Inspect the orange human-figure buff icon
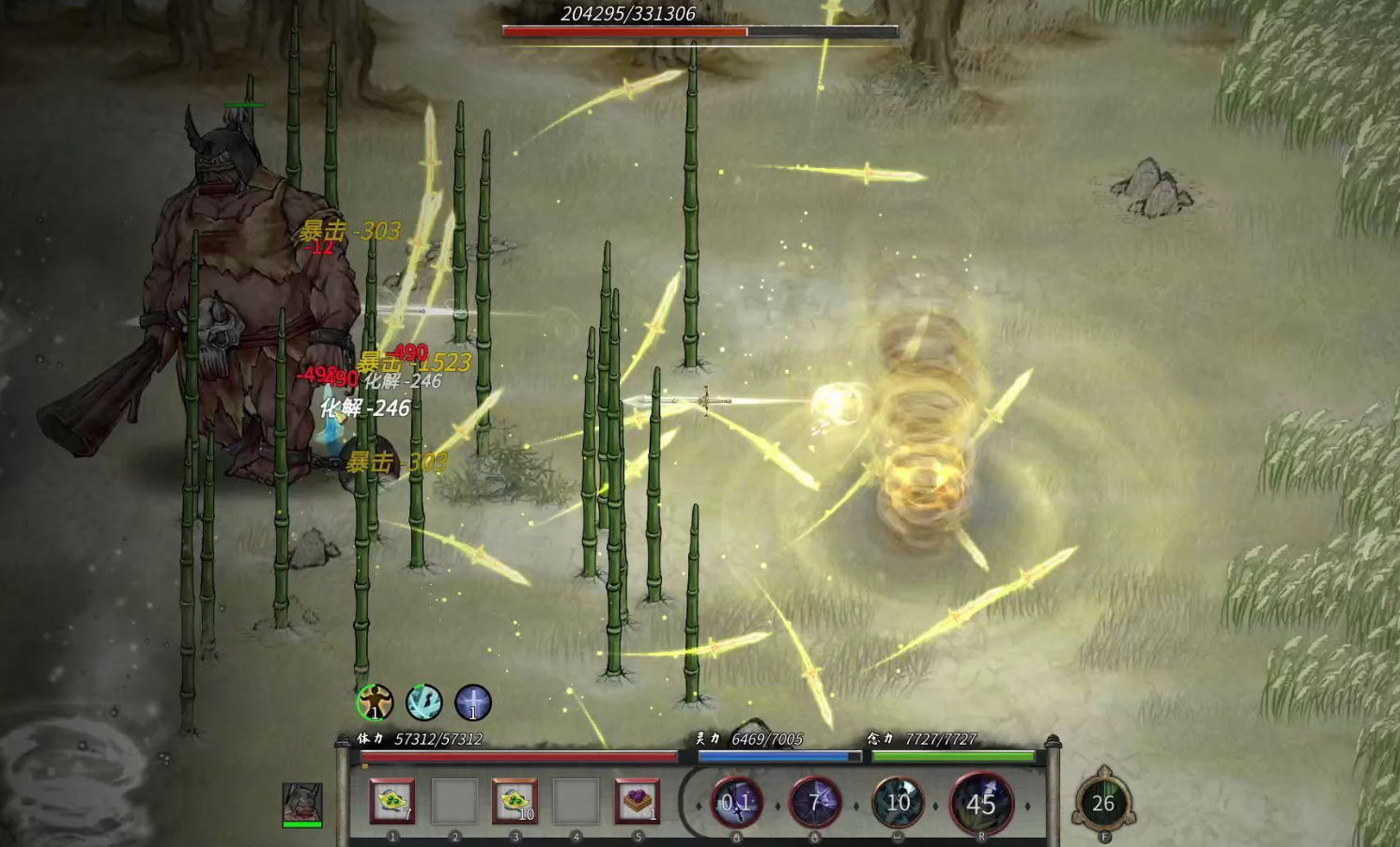Viewport: 1400px width, 847px height. click(376, 701)
